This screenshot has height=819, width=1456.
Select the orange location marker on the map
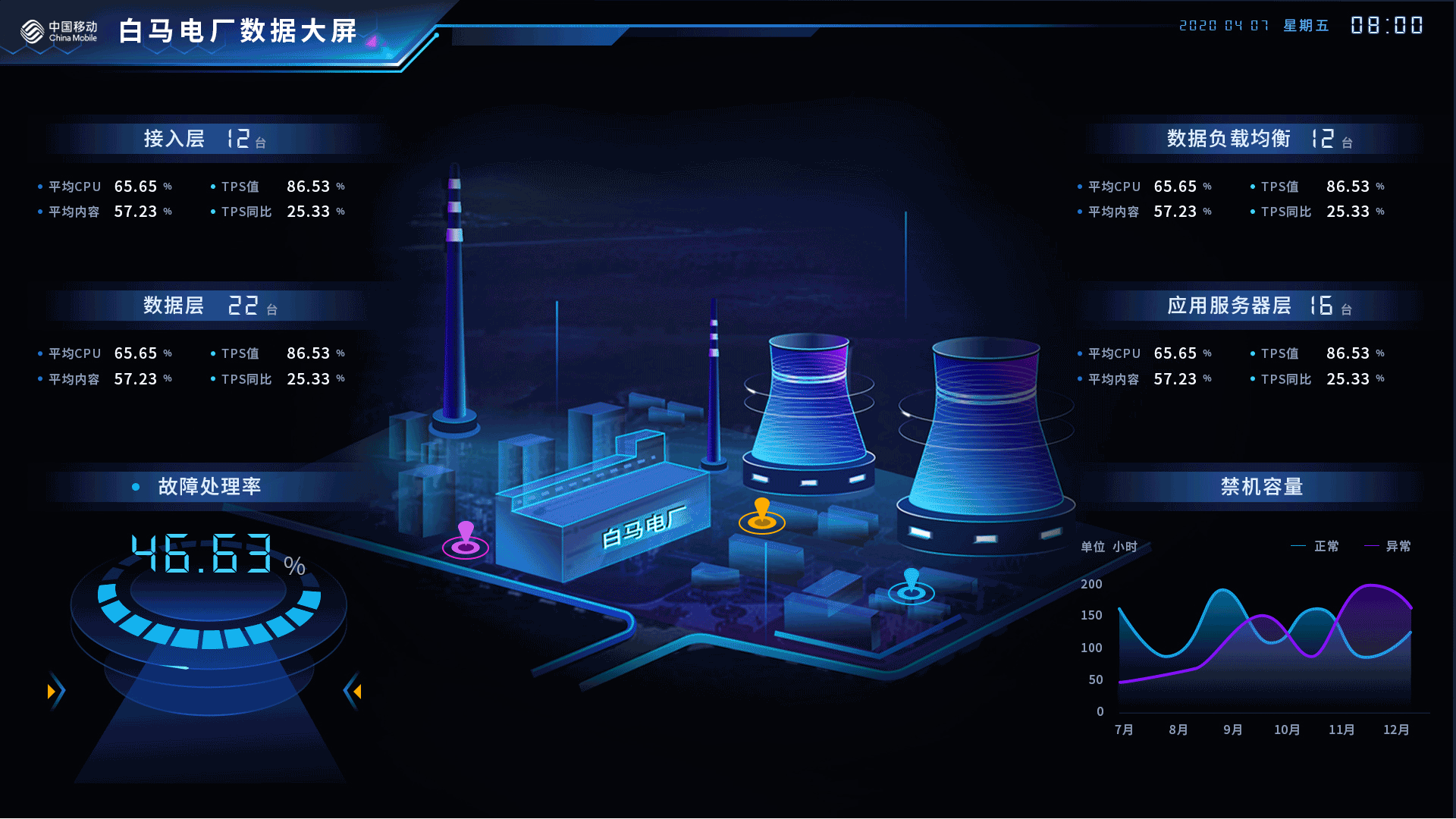tap(762, 516)
